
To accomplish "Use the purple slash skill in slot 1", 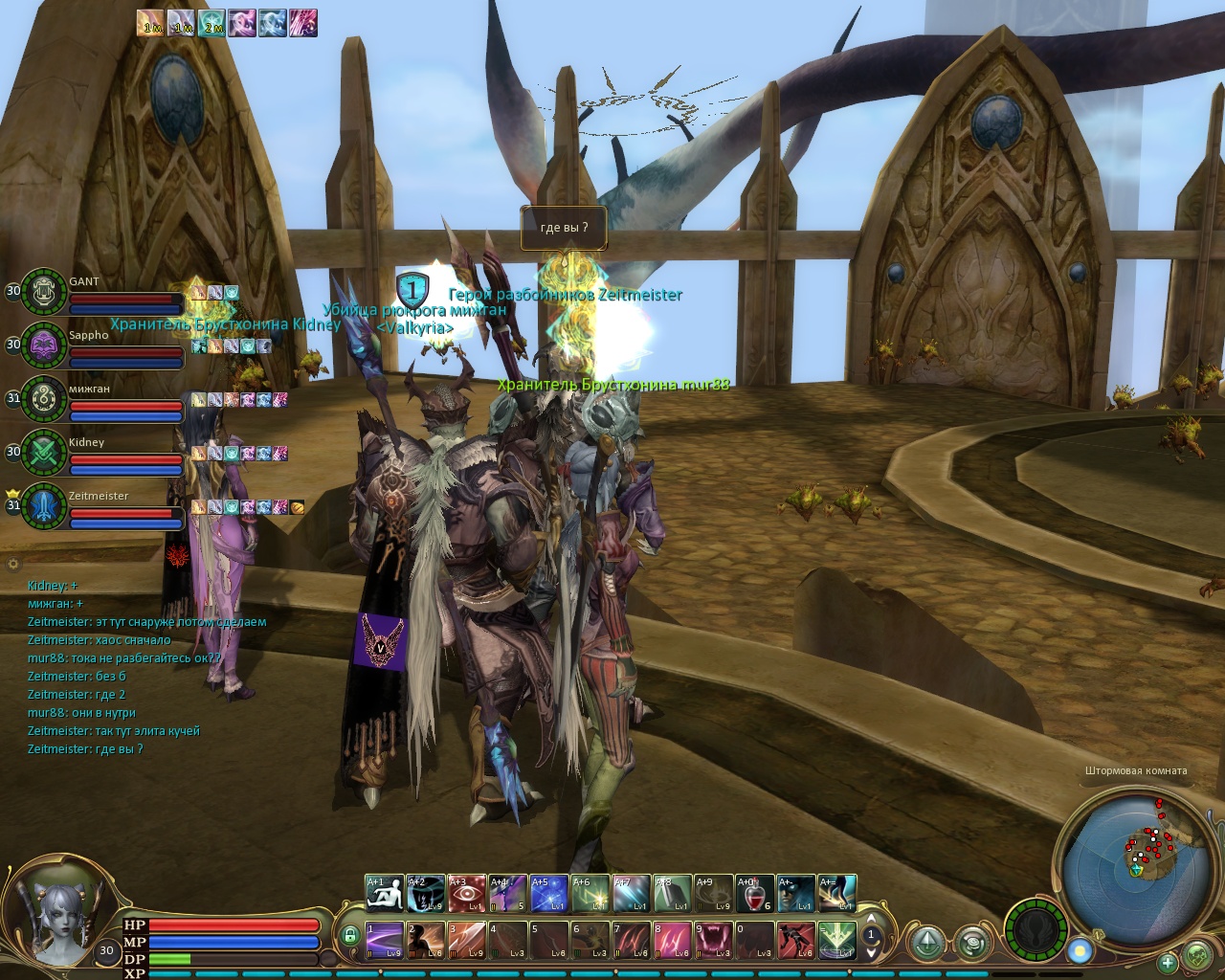I will point(385,940).
